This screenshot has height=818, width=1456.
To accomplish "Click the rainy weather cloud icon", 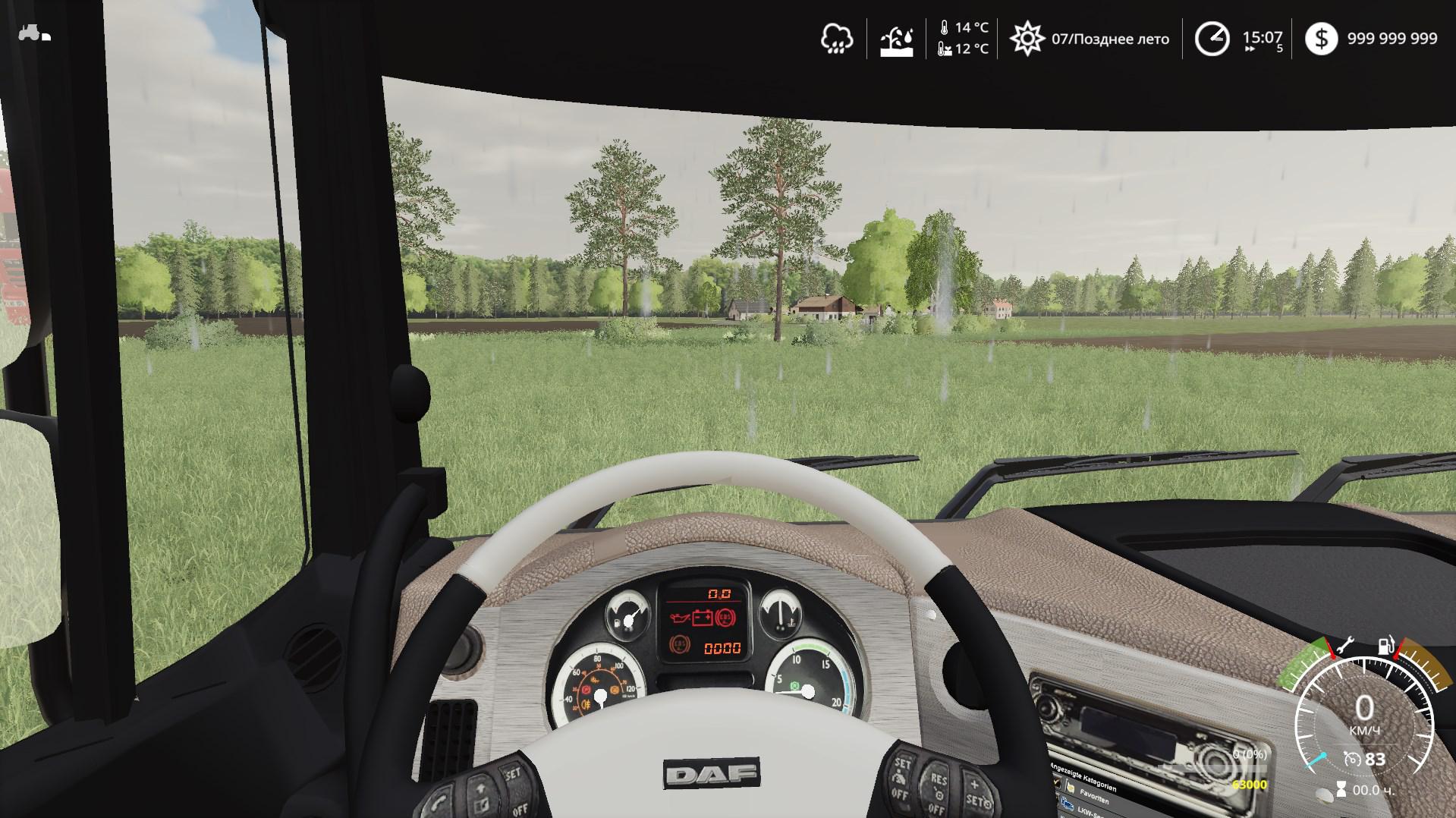I will (x=836, y=39).
